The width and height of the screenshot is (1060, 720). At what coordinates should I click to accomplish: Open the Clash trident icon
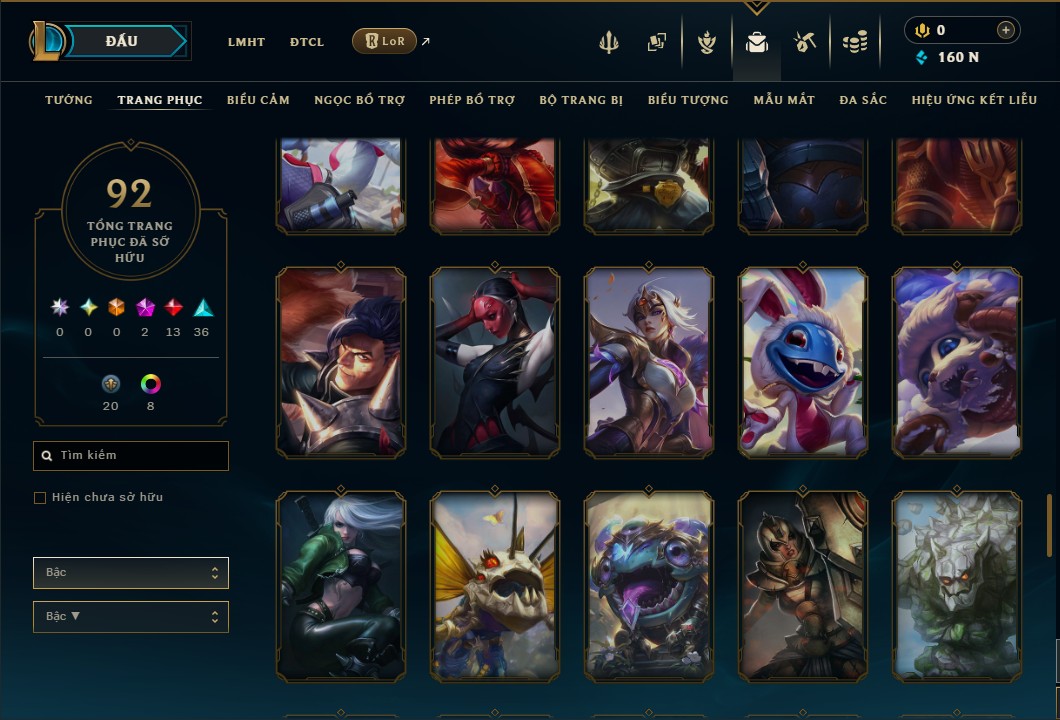pos(609,42)
